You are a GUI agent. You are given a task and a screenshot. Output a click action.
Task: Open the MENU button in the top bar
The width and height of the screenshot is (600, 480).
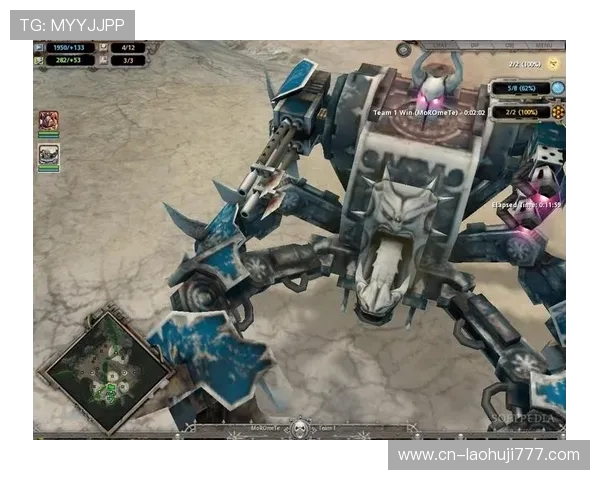click(543, 45)
